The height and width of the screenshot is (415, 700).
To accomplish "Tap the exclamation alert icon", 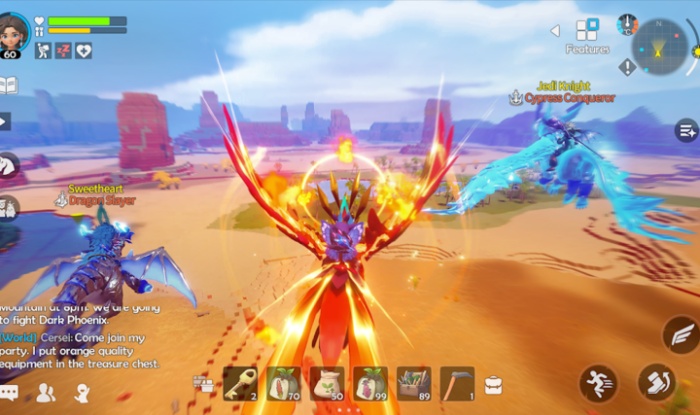I will (627, 67).
